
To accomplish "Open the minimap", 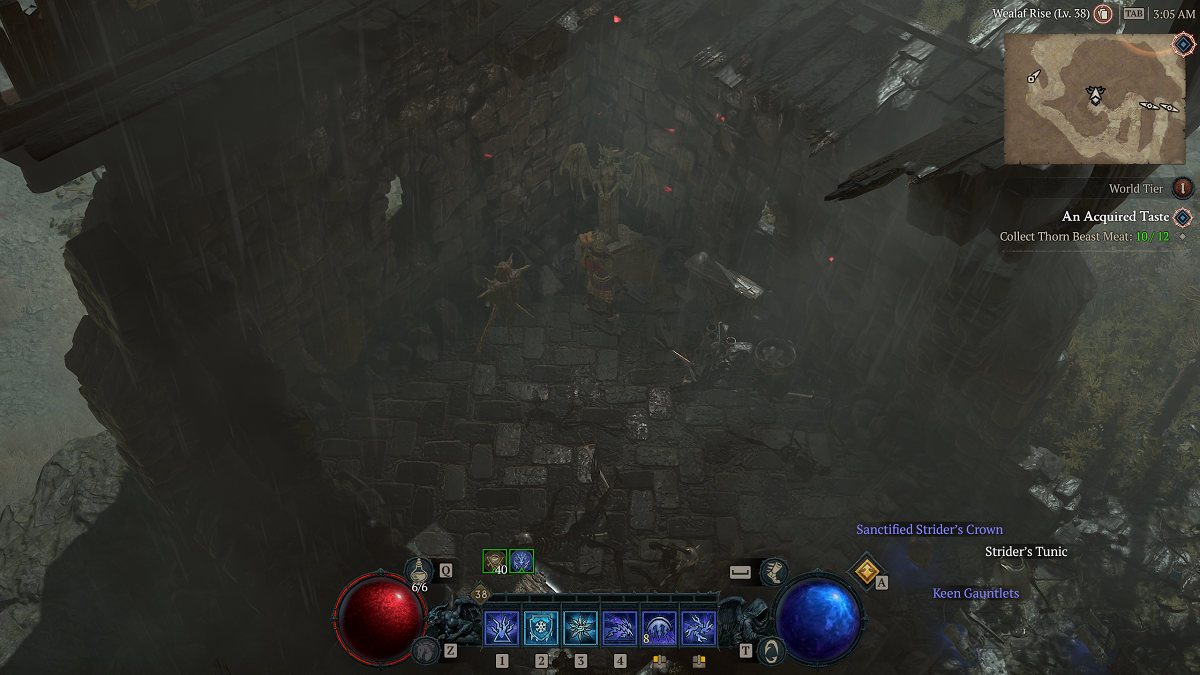I will click(1097, 98).
